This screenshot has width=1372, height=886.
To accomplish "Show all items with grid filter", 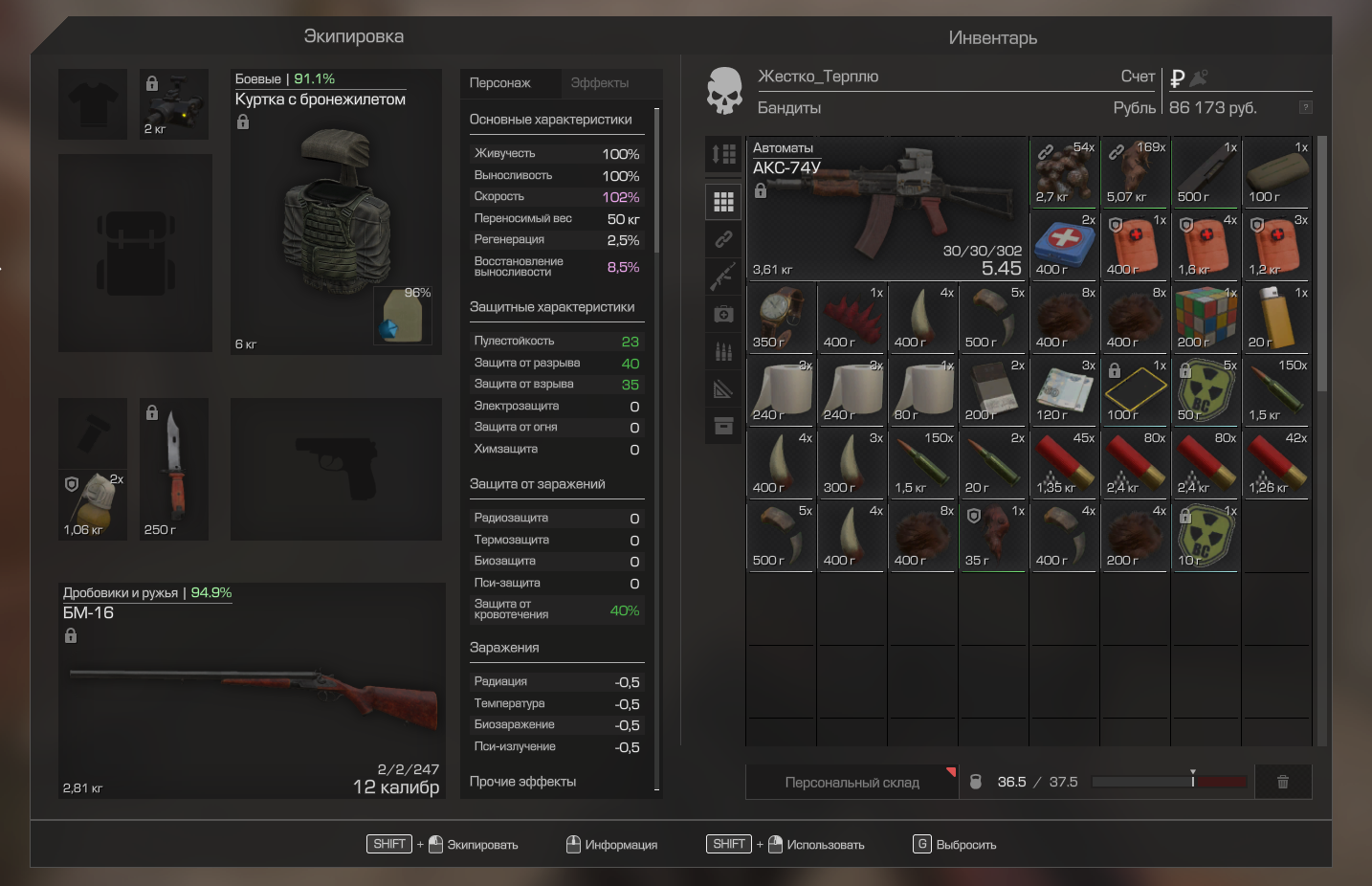I will 723,202.
